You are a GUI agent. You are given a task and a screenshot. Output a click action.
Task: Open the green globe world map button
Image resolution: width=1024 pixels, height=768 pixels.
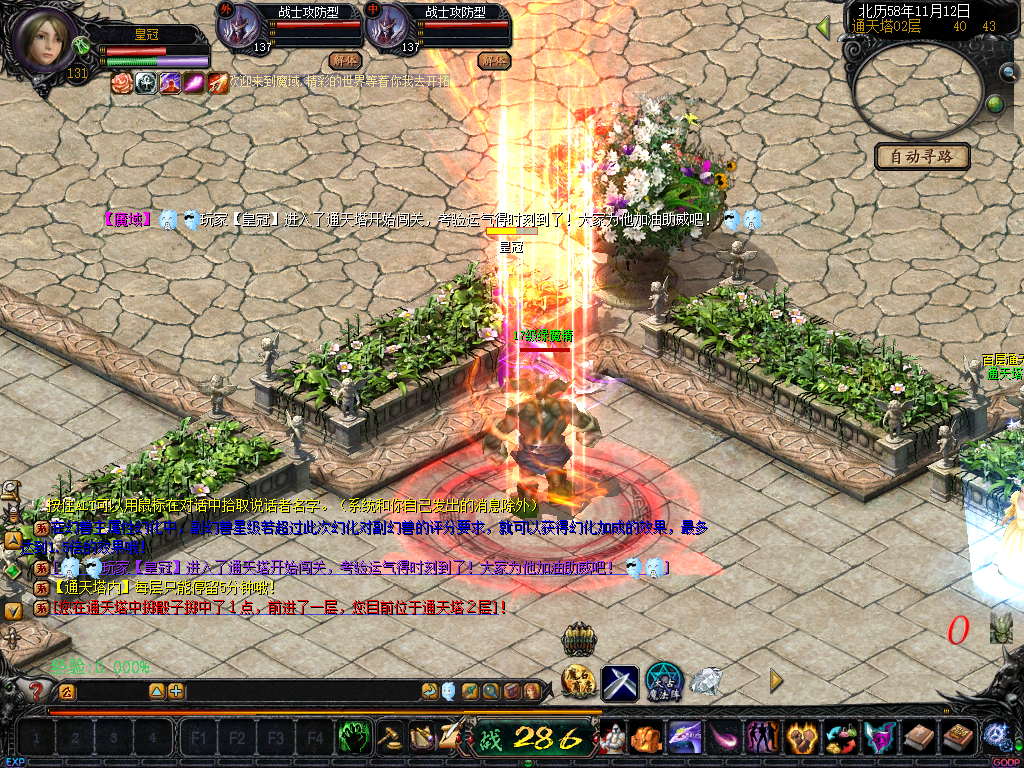point(995,103)
